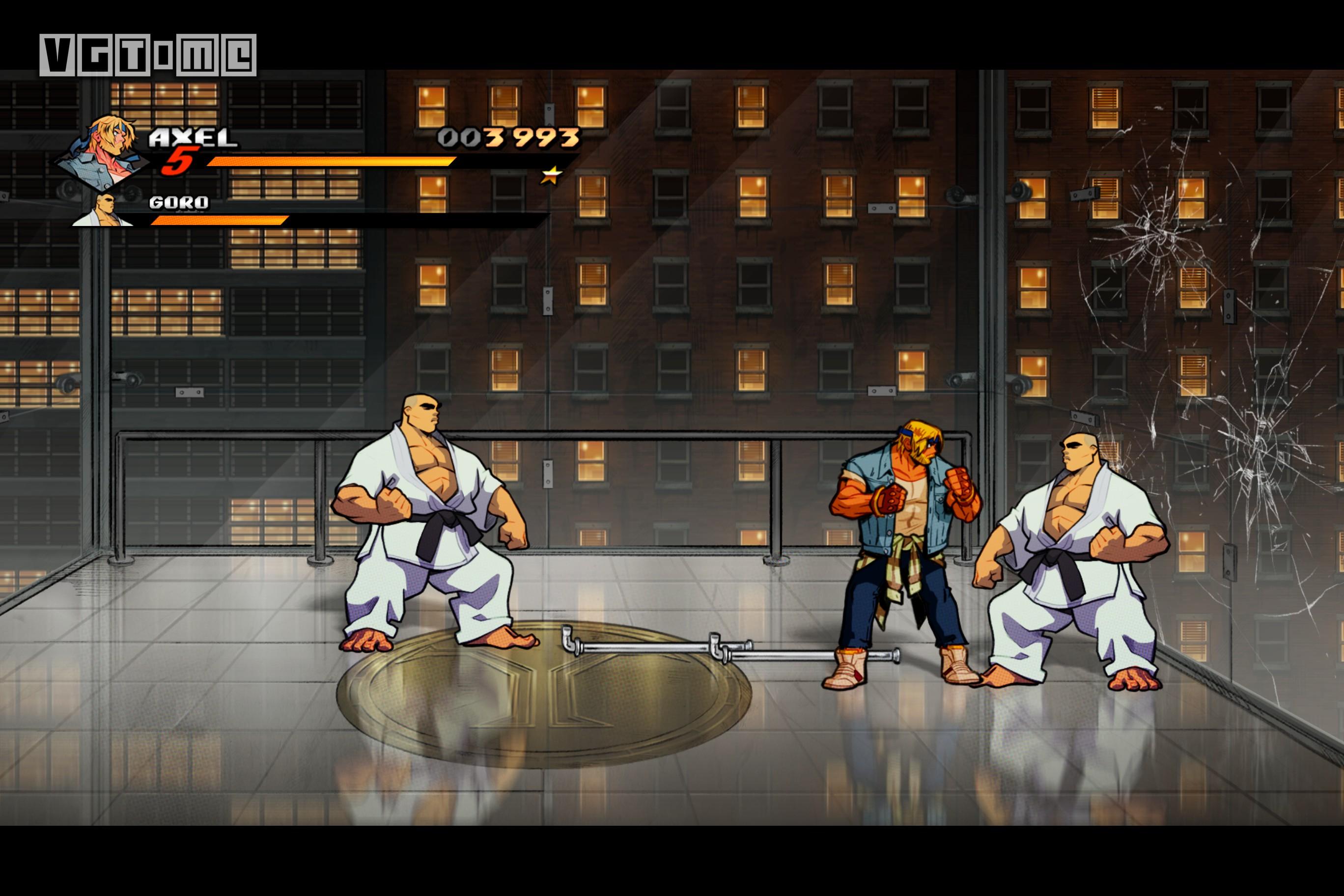1344x896 pixels.
Task: Click the VGTime watermark logo
Action: 146,55
